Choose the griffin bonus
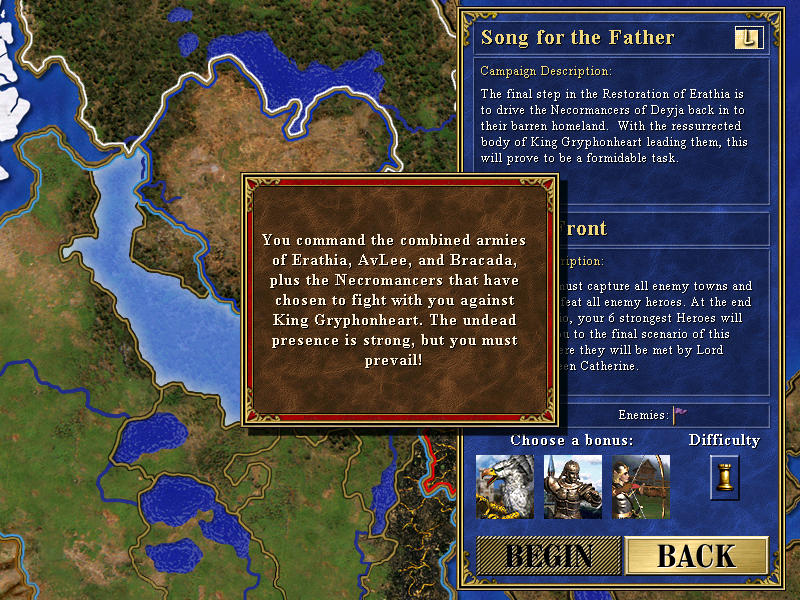Image resolution: width=800 pixels, height=600 pixels. [504, 486]
